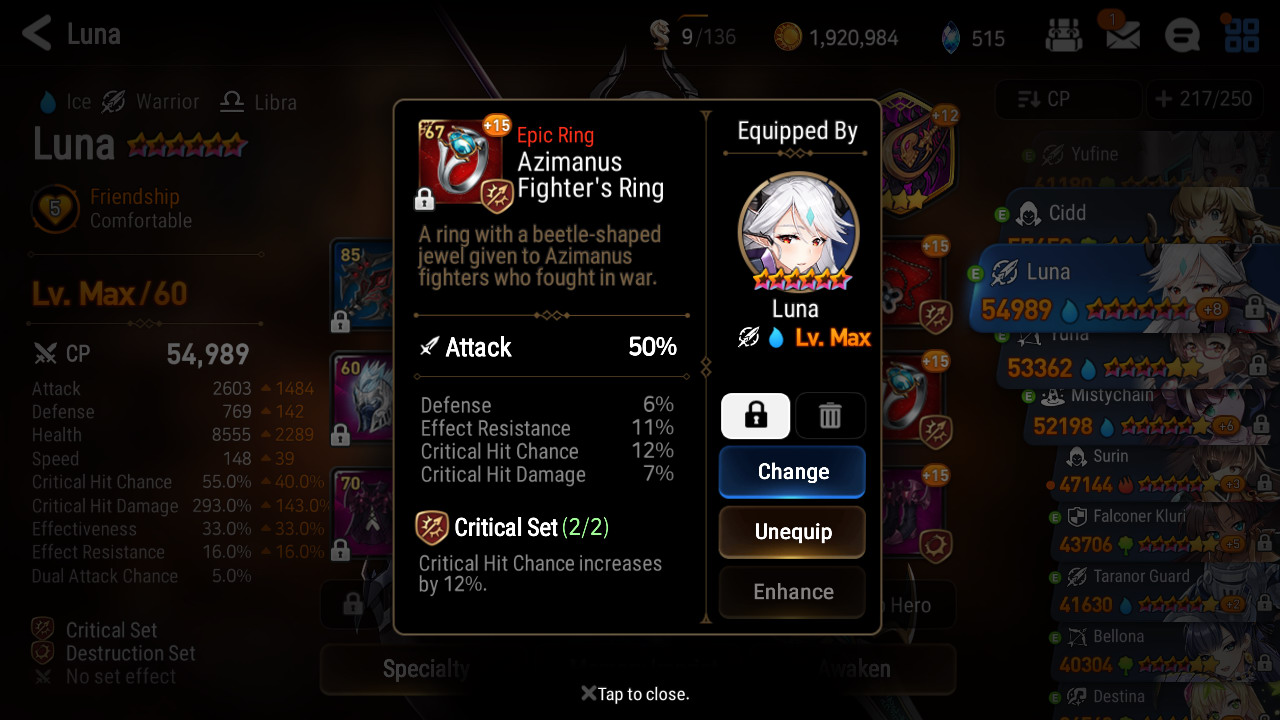Expand hero capacity with 217/250 button

click(1204, 99)
